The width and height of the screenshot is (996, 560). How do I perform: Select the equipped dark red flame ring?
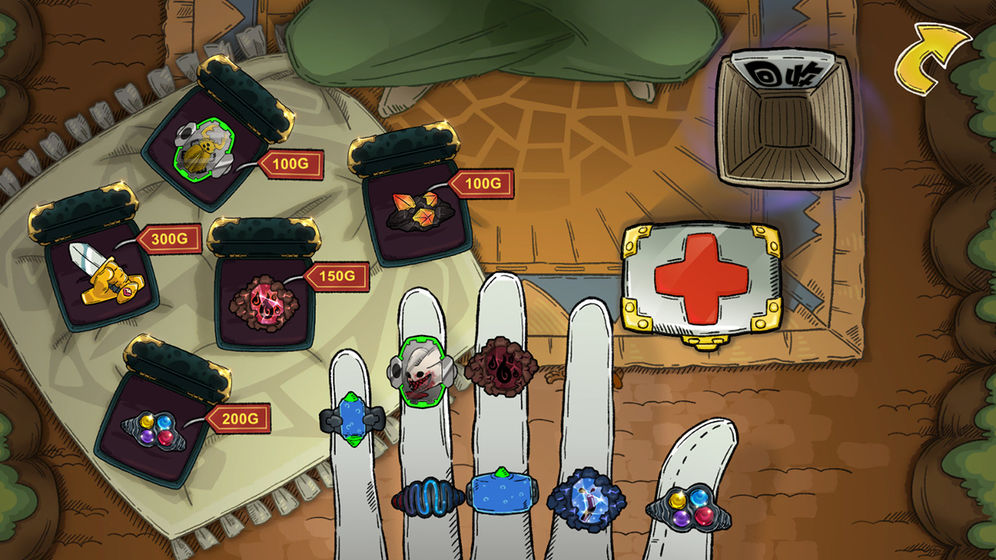click(501, 367)
